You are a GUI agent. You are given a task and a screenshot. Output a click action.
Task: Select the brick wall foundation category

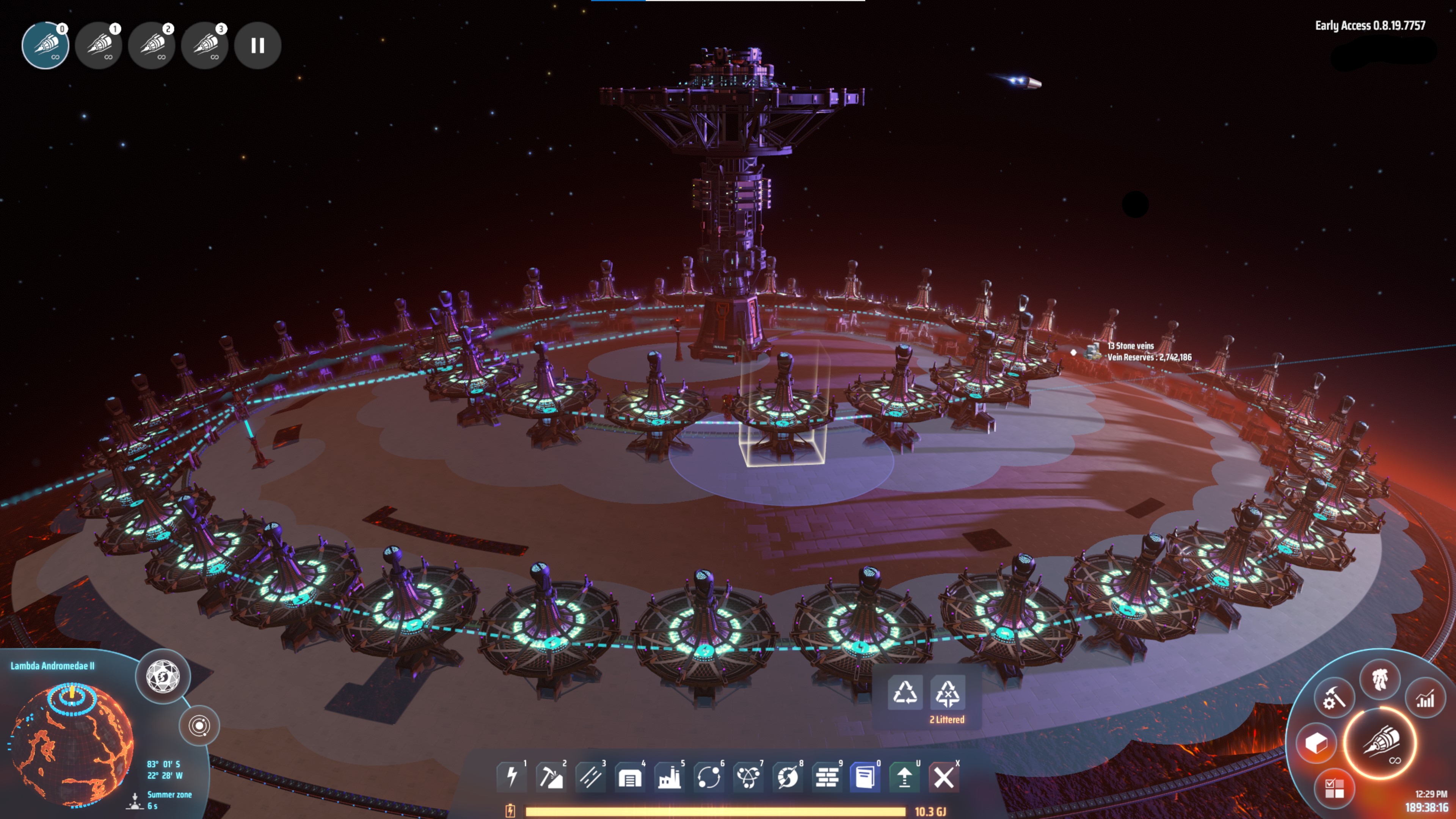(827, 777)
